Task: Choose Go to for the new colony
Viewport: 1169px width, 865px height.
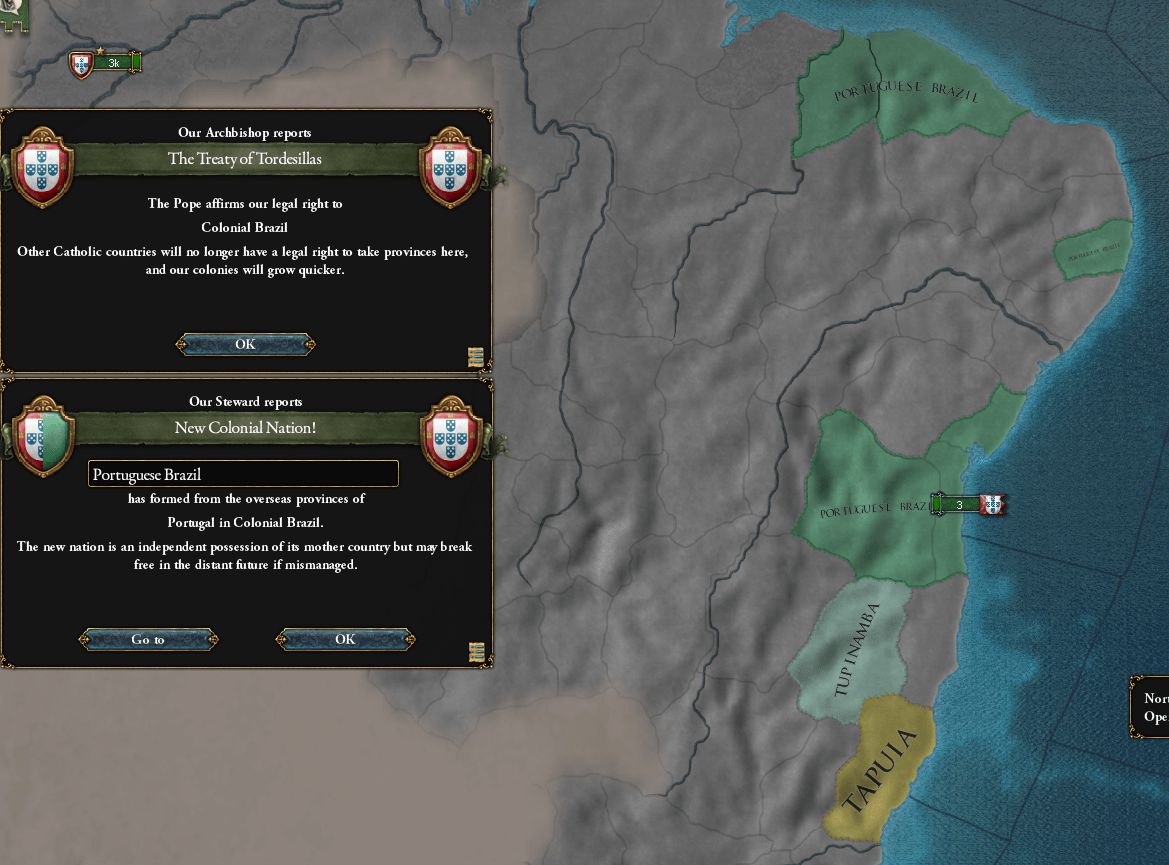Action: (148, 639)
